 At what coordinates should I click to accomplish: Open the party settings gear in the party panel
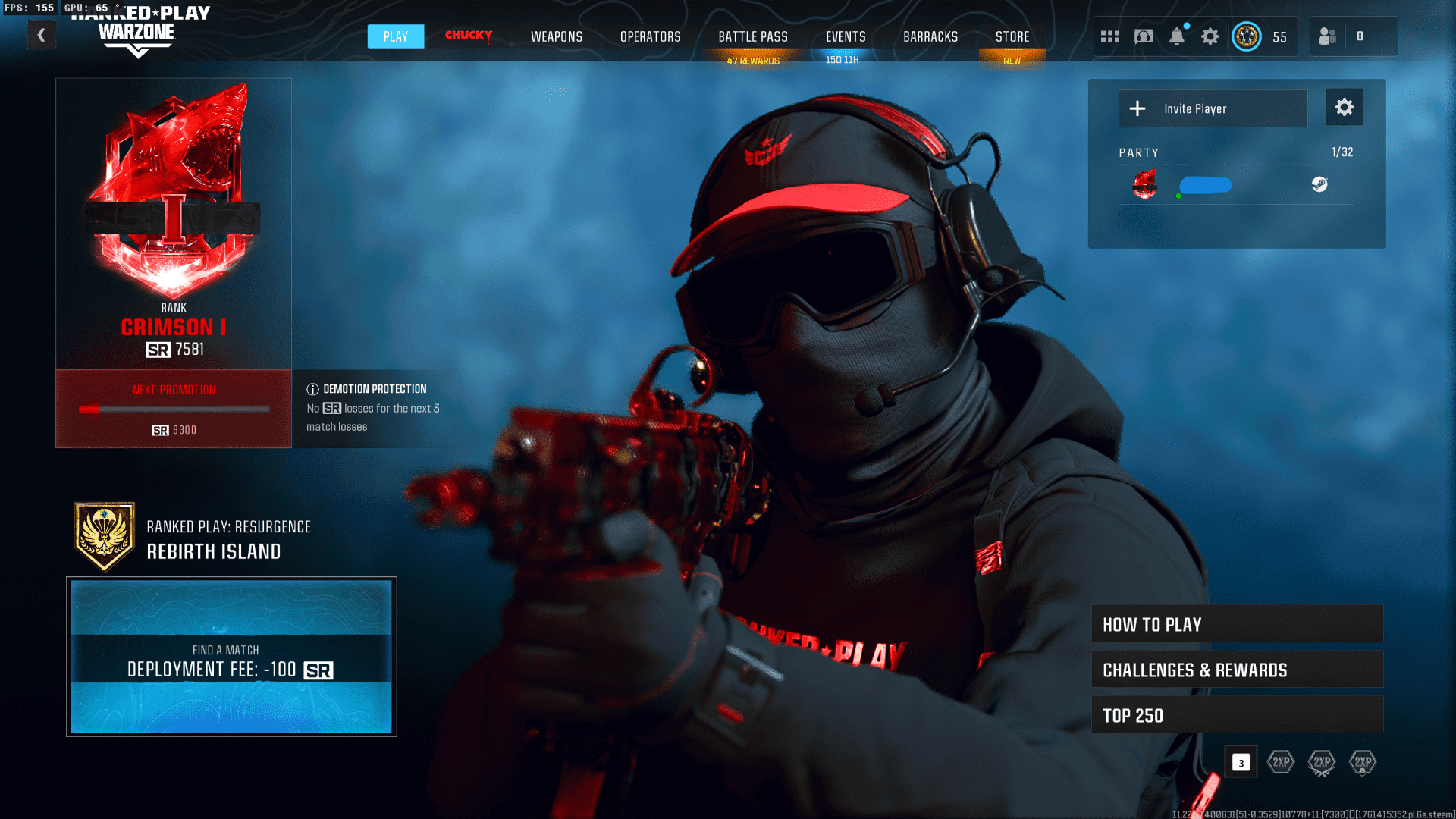(x=1344, y=107)
